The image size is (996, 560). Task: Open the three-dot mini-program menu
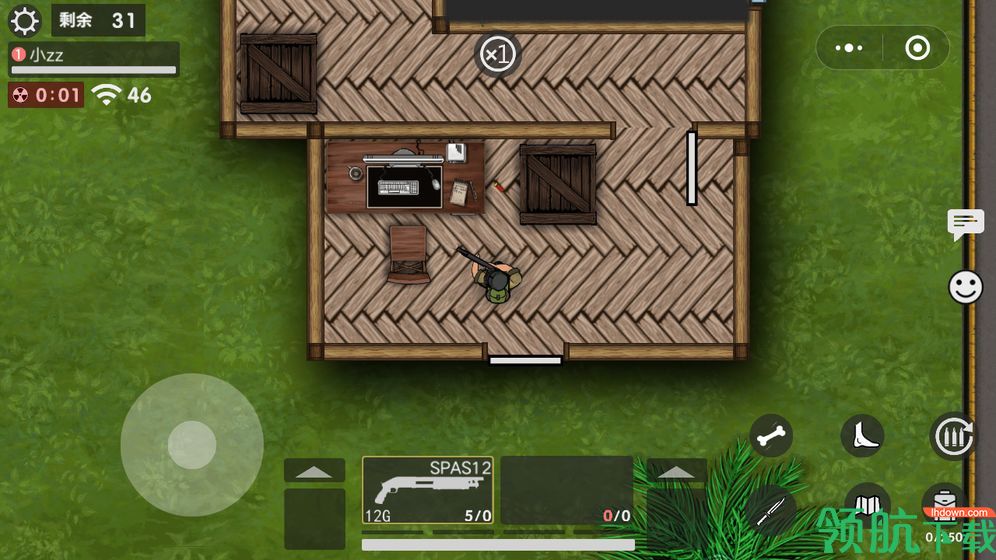849,48
